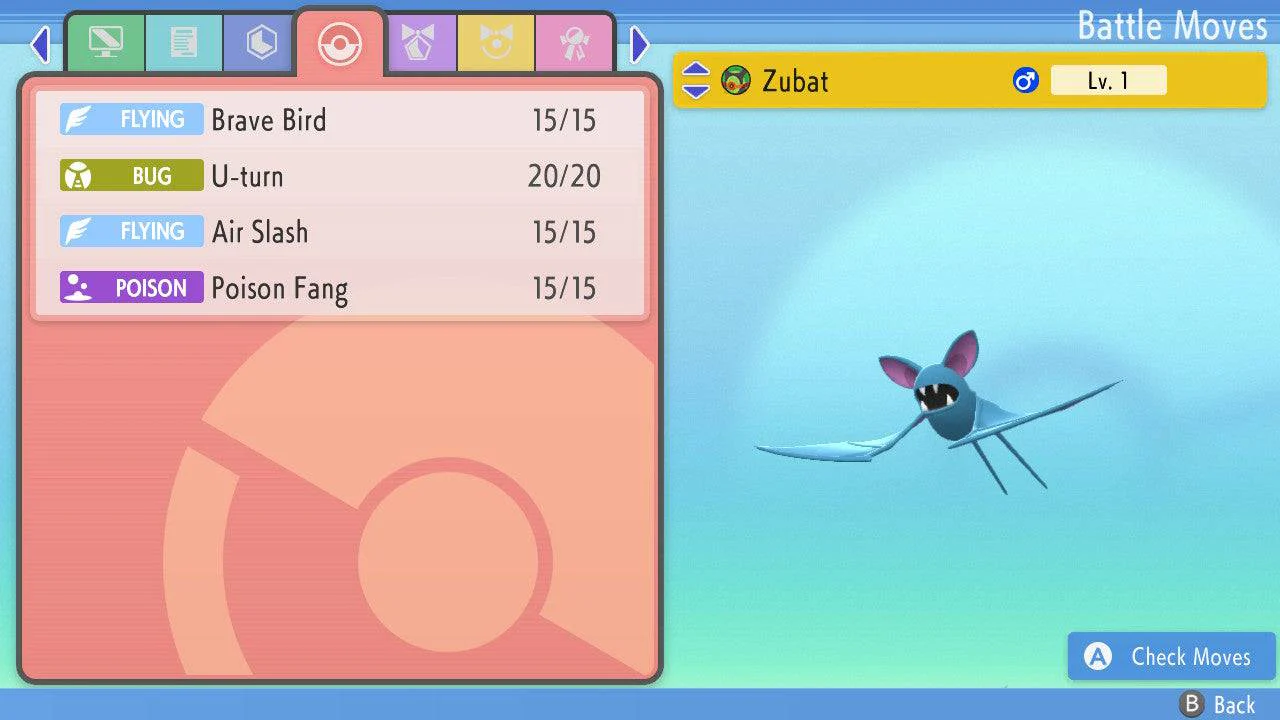Click the right arrow beside the tabs
Viewport: 1280px width, 720px height.
pyautogui.click(x=640, y=44)
